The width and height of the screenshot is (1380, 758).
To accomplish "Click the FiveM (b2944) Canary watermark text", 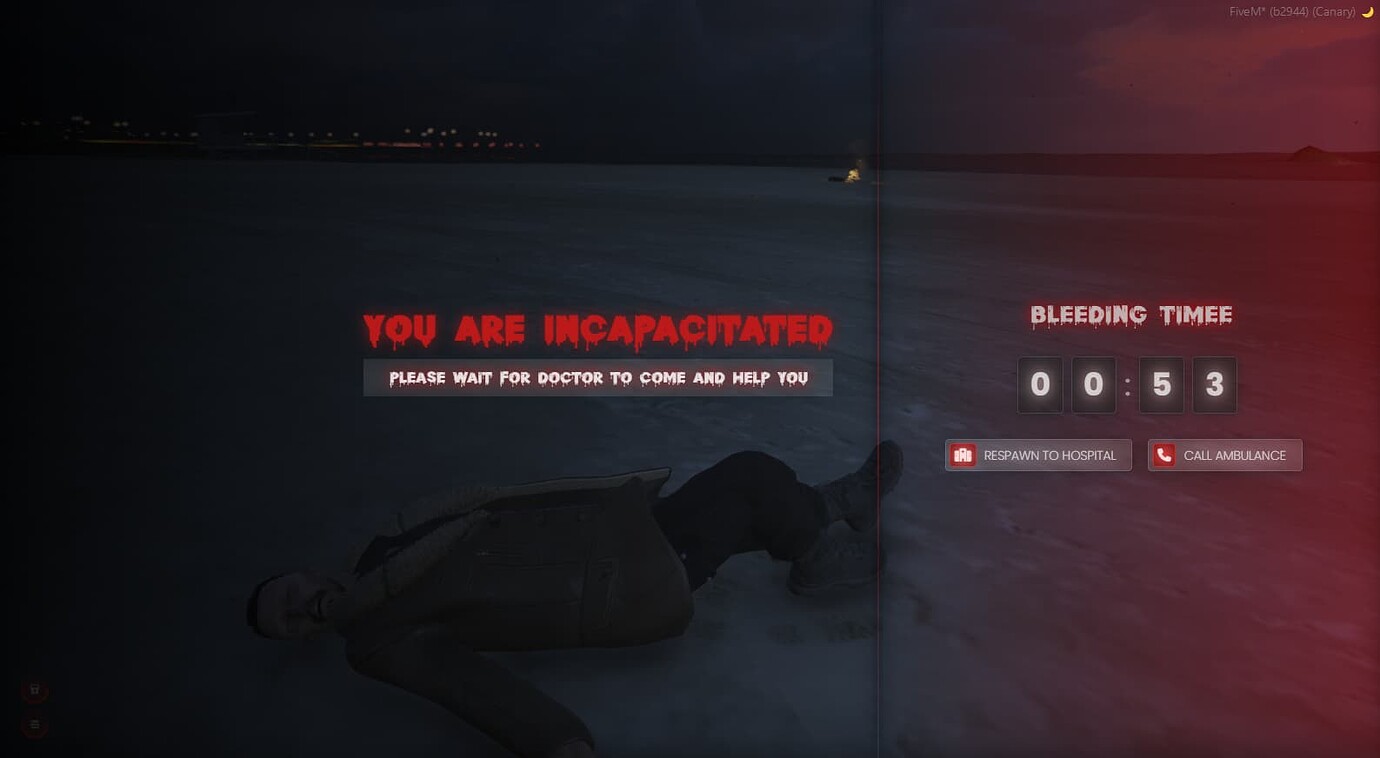I will (1290, 11).
